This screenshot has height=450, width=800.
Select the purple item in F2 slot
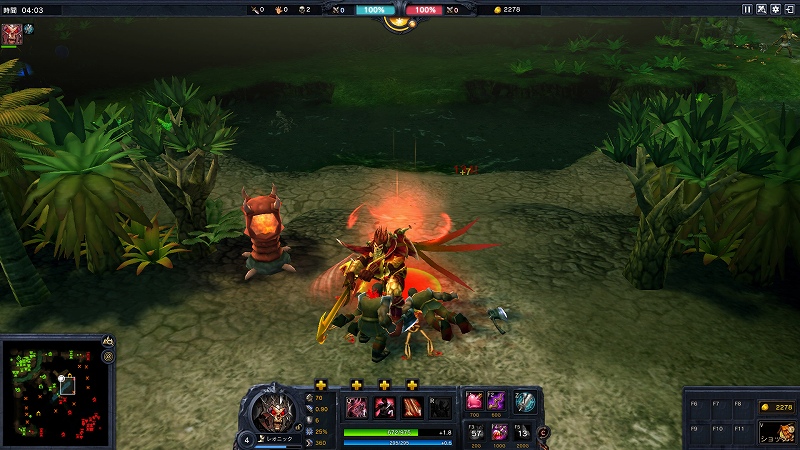[497, 401]
